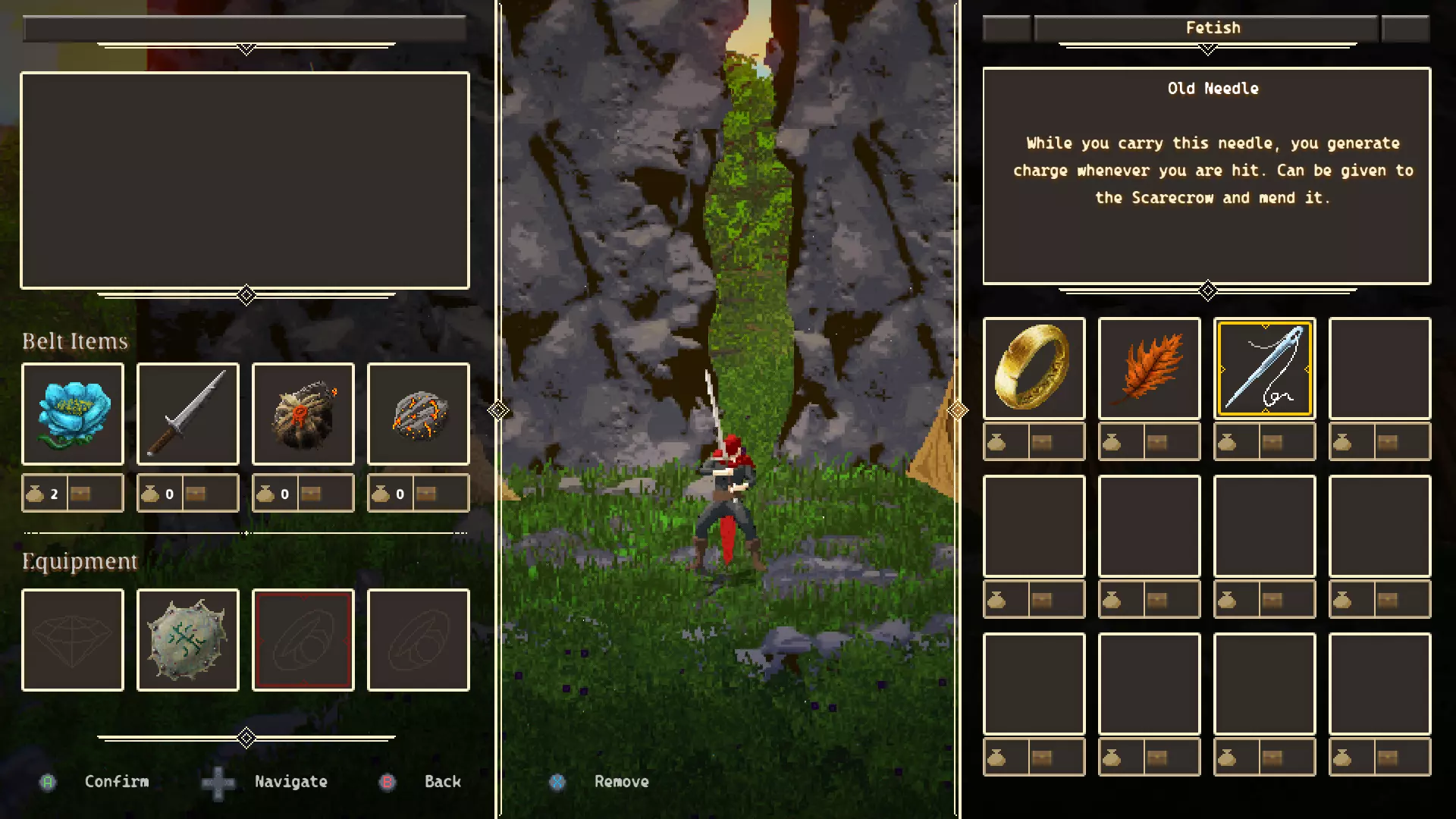Choose the gold ring fetish
This screenshot has height=819, width=1456.
[x=1034, y=369]
